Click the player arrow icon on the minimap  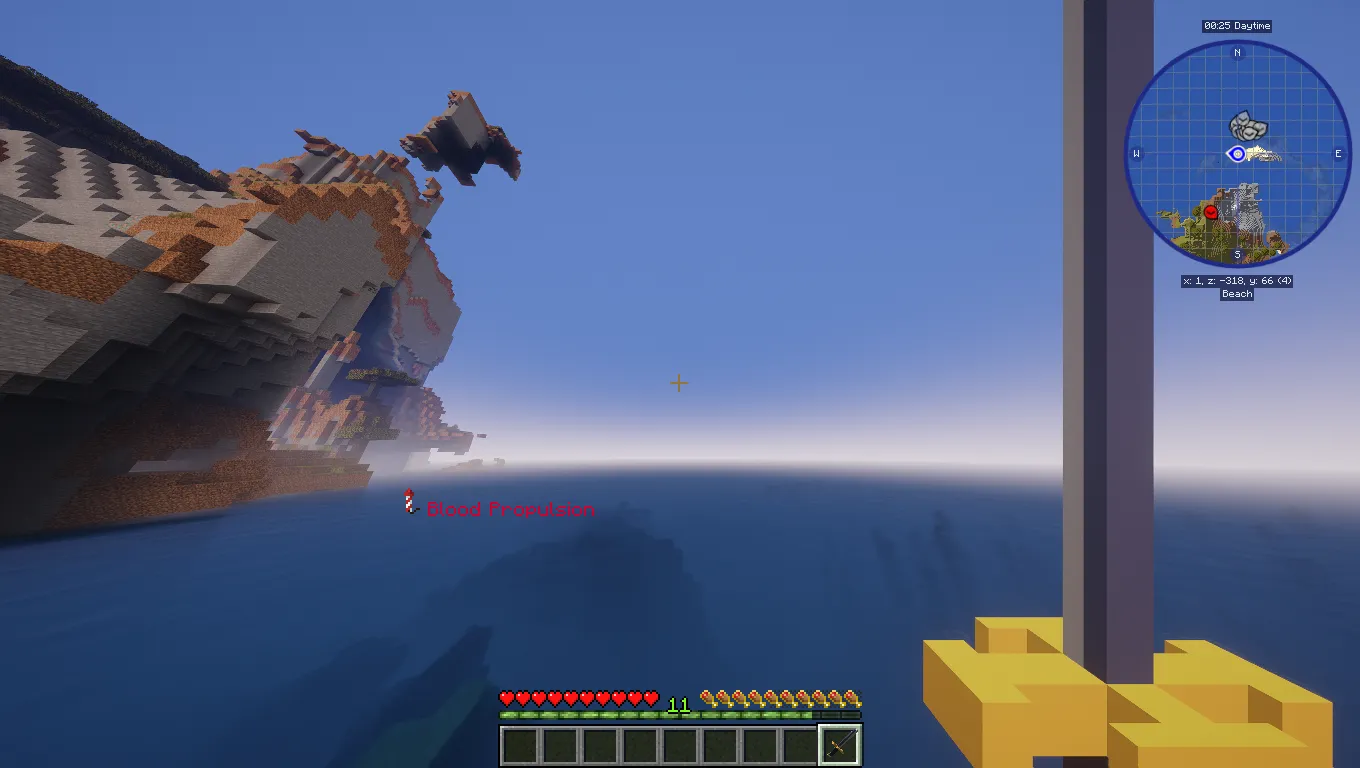1237,154
